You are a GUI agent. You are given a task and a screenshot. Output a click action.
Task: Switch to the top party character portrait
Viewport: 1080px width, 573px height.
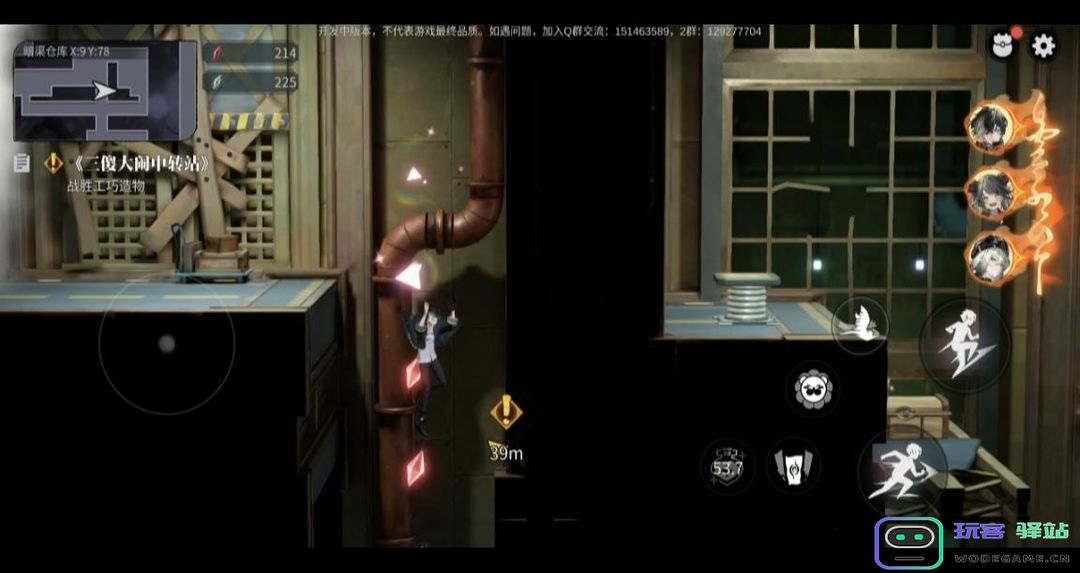click(x=992, y=126)
